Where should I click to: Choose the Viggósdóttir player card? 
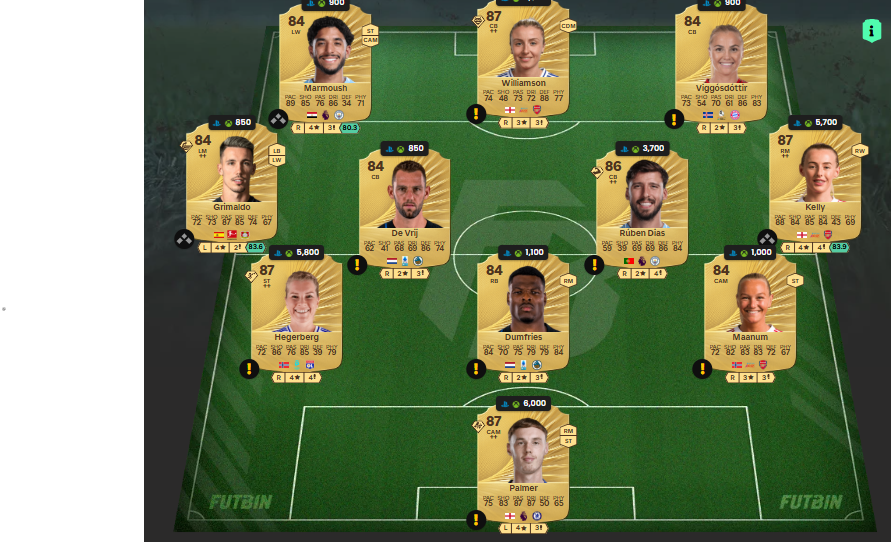tap(720, 63)
